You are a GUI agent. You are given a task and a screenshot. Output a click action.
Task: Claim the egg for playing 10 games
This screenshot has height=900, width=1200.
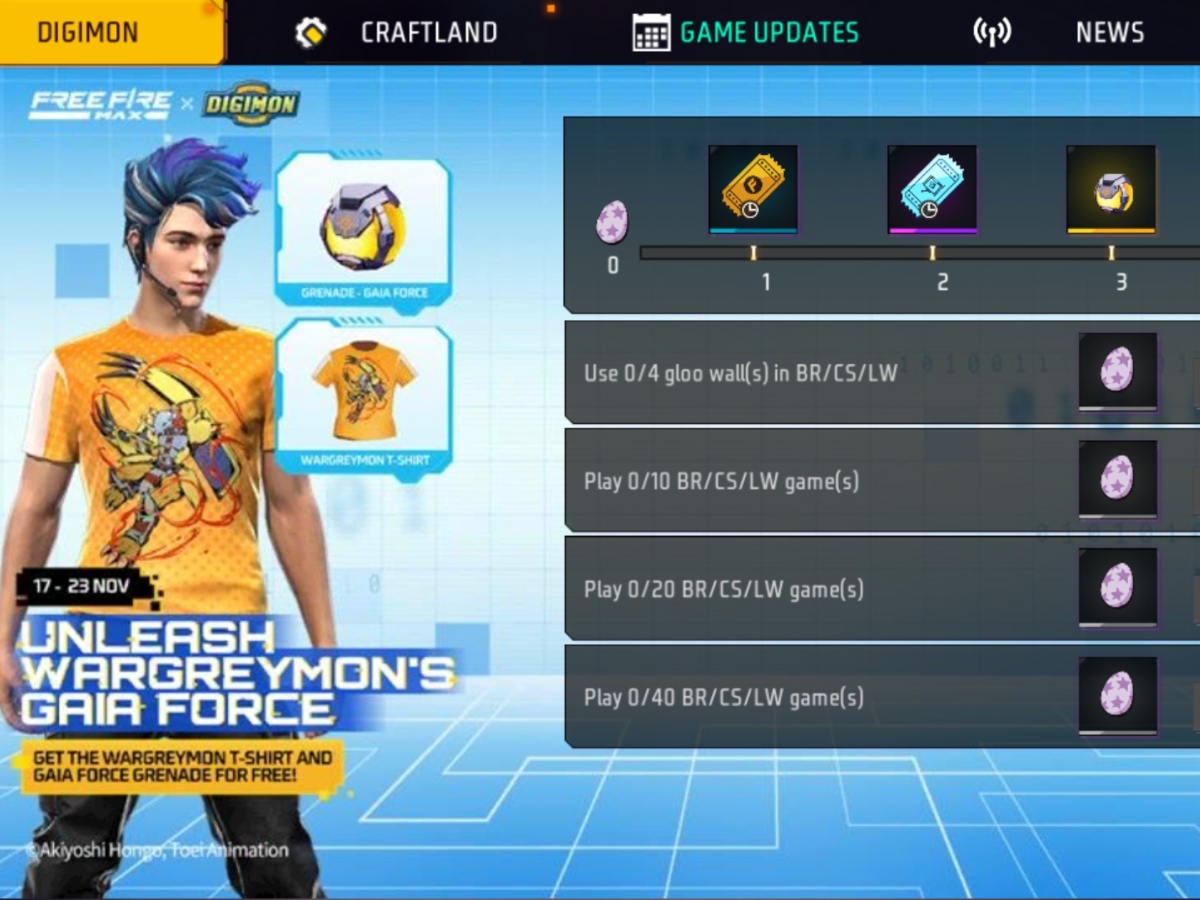[1117, 479]
